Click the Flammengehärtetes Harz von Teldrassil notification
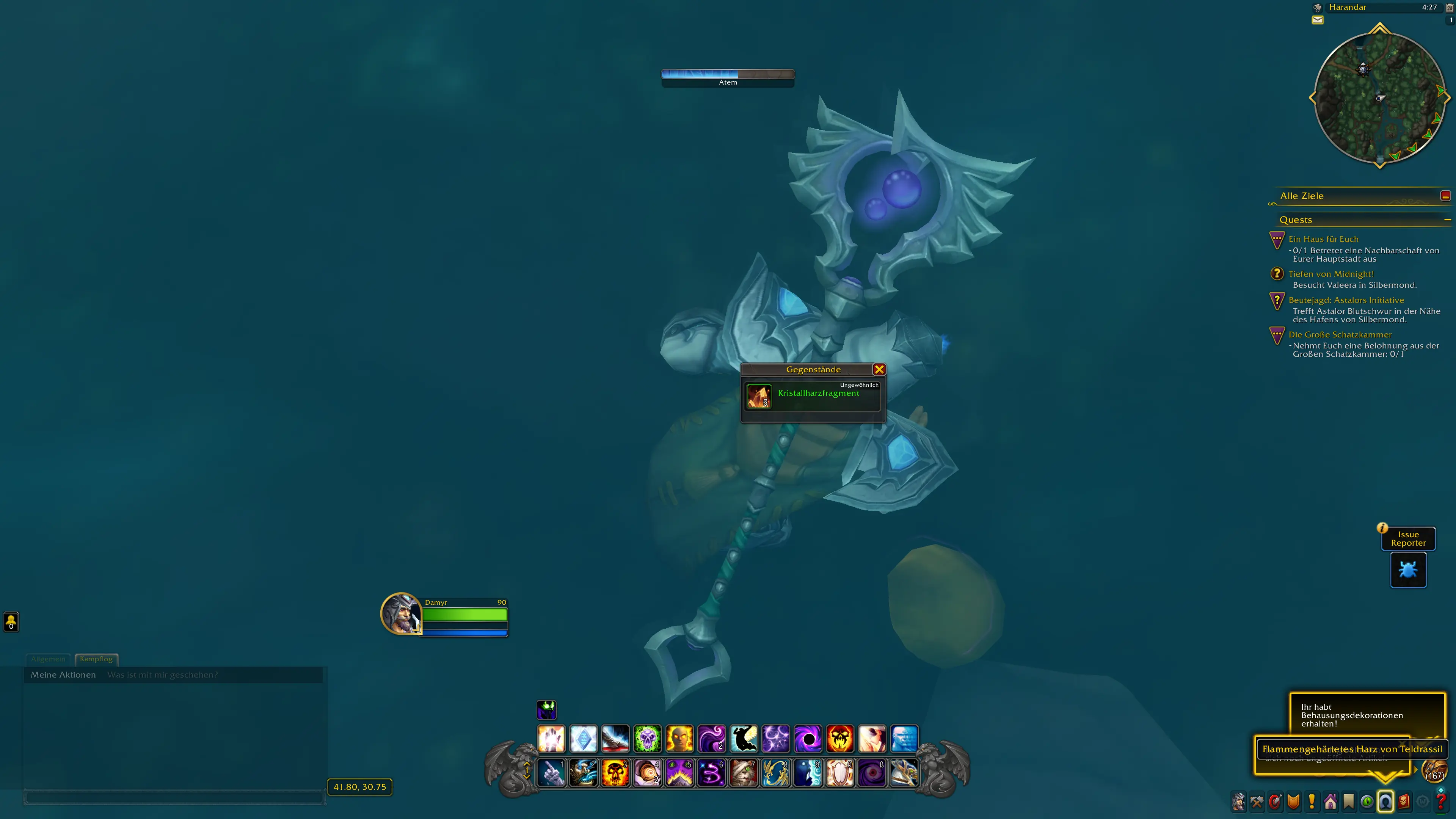 coord(1353,749)
